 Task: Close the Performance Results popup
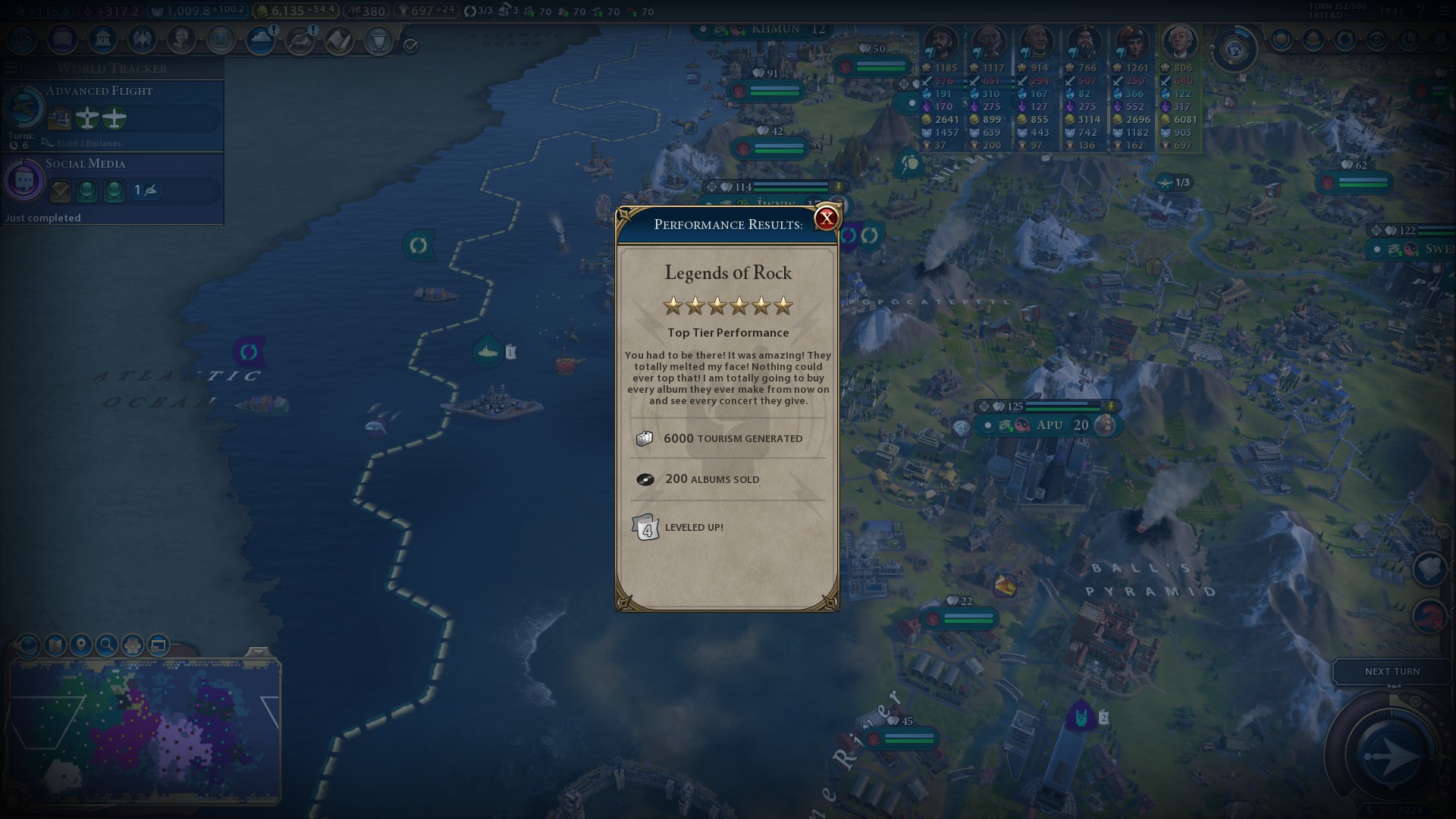point(826,218)
